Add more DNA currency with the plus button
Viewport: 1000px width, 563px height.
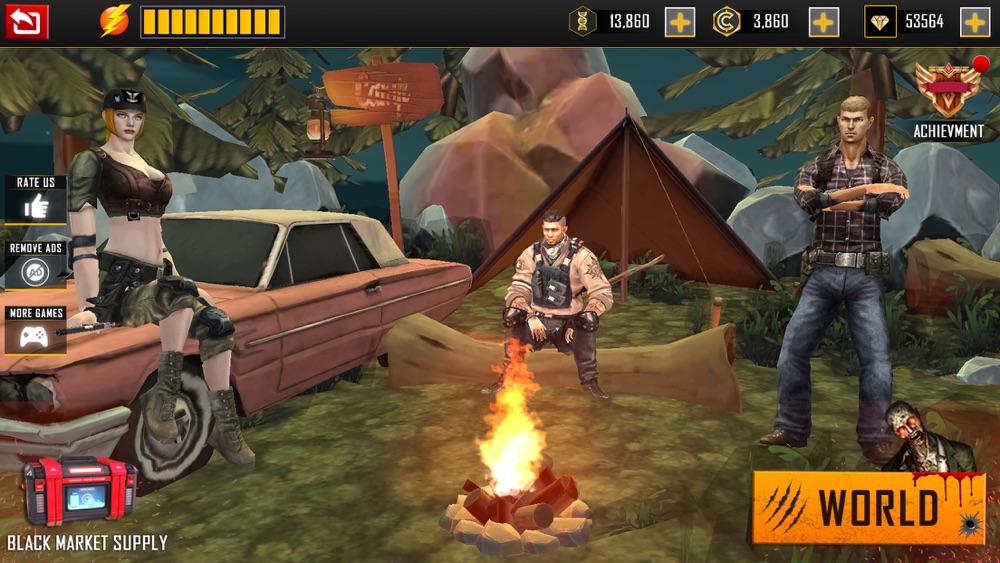[680, 22]
